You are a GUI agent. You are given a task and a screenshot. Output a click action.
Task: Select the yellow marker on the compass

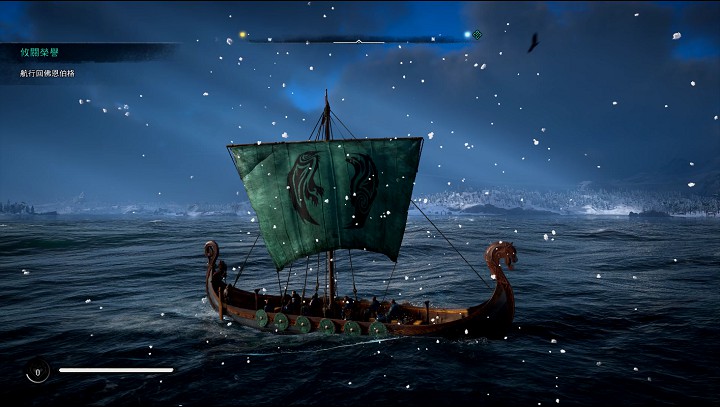(x=242, y=35)
